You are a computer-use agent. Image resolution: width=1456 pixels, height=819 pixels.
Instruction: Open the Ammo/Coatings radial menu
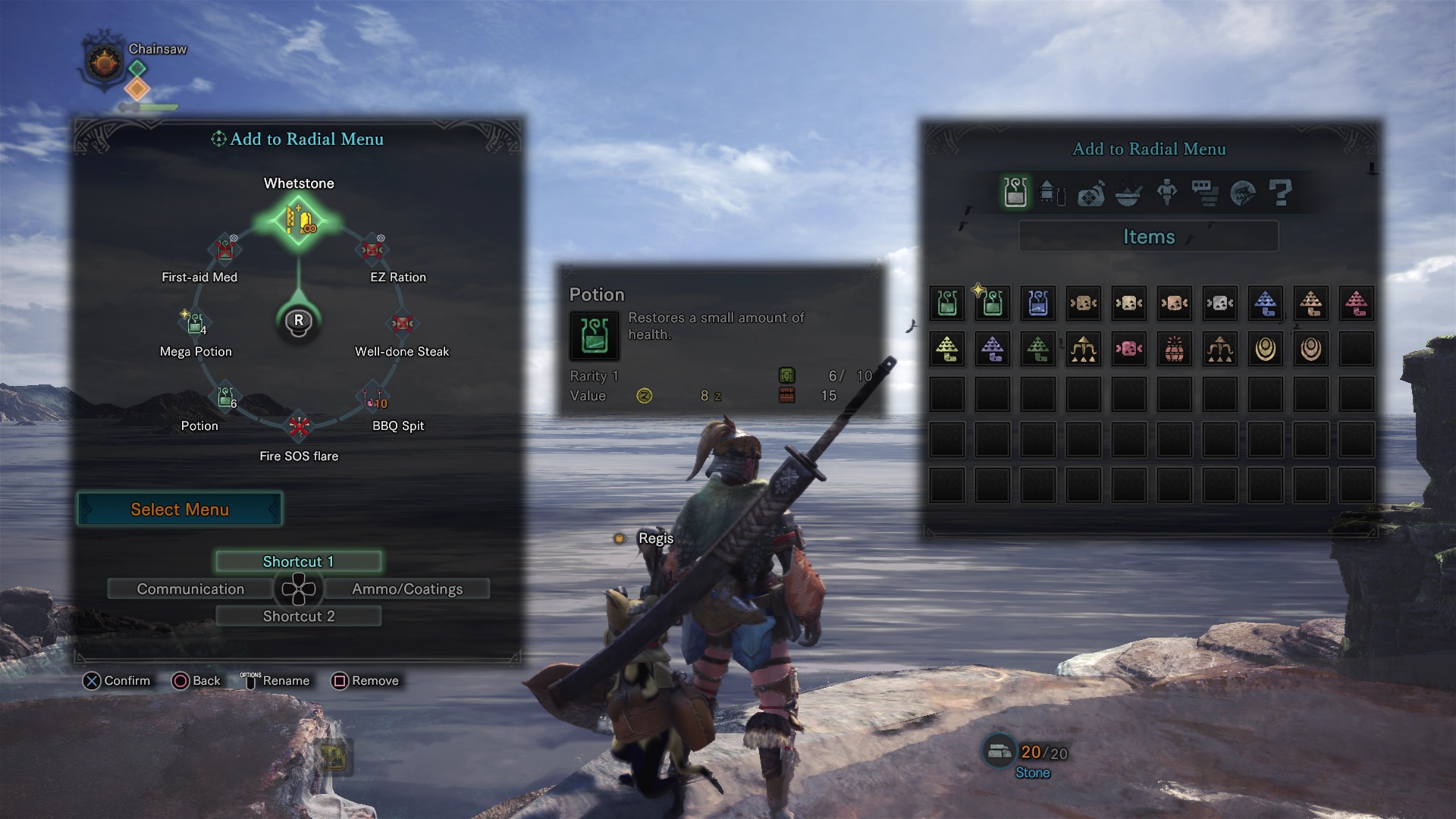(407, 589)
